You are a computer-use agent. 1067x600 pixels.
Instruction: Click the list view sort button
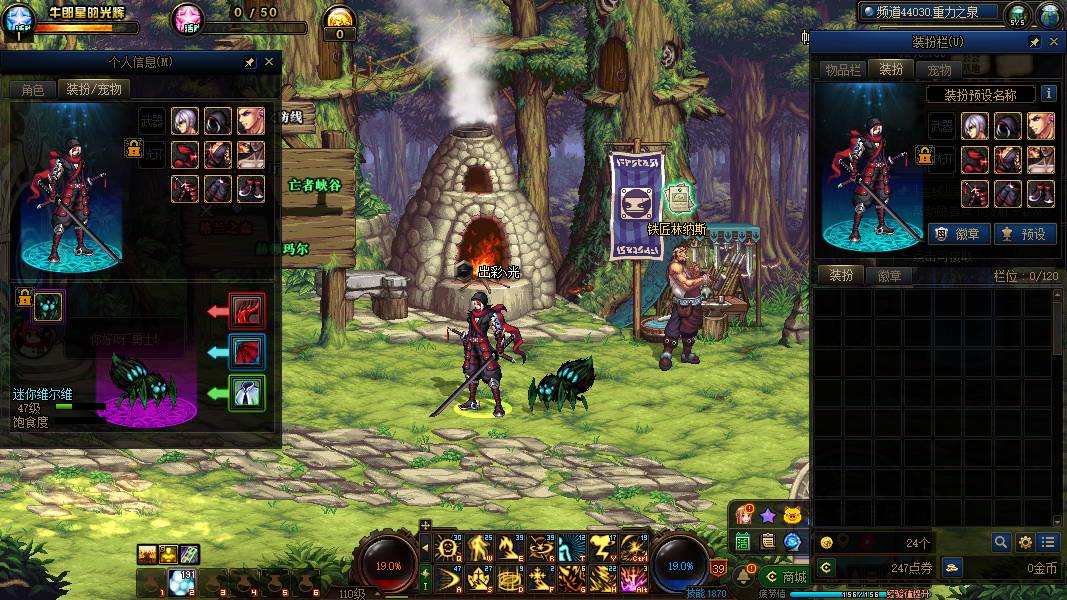(1047, 542)
